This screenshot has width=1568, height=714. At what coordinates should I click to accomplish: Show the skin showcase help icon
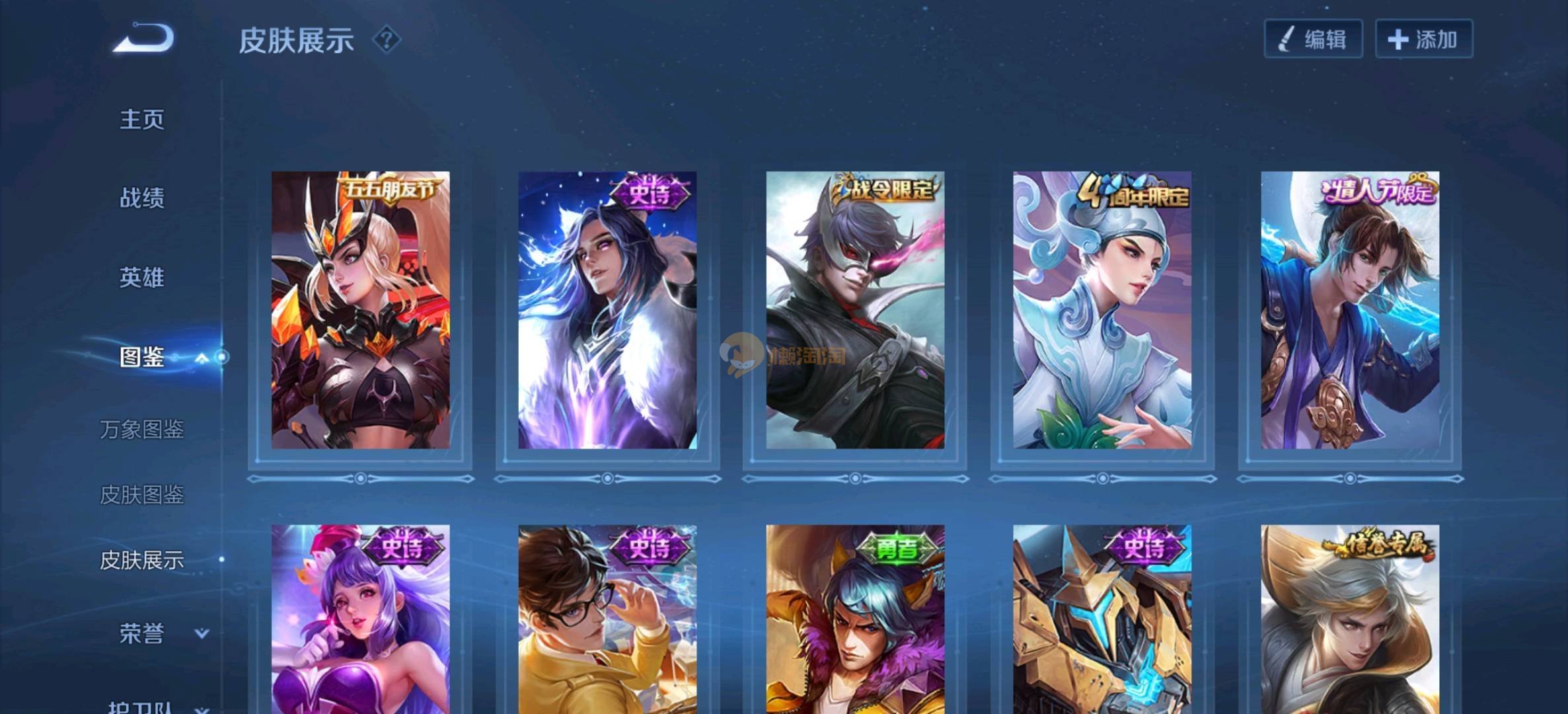point(387,40)
